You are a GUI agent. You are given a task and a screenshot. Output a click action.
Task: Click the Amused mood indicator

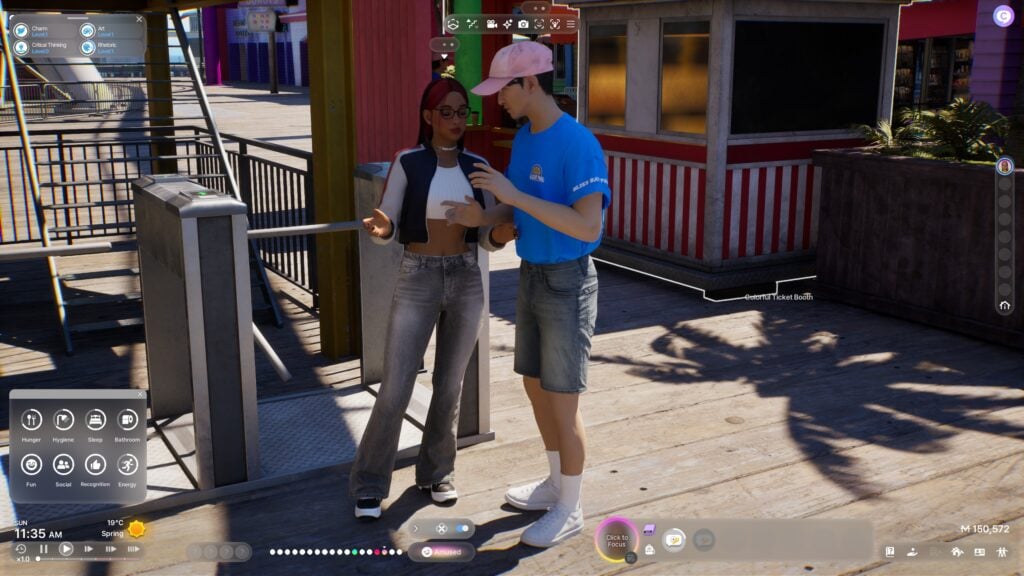click(x=440, y=551)
